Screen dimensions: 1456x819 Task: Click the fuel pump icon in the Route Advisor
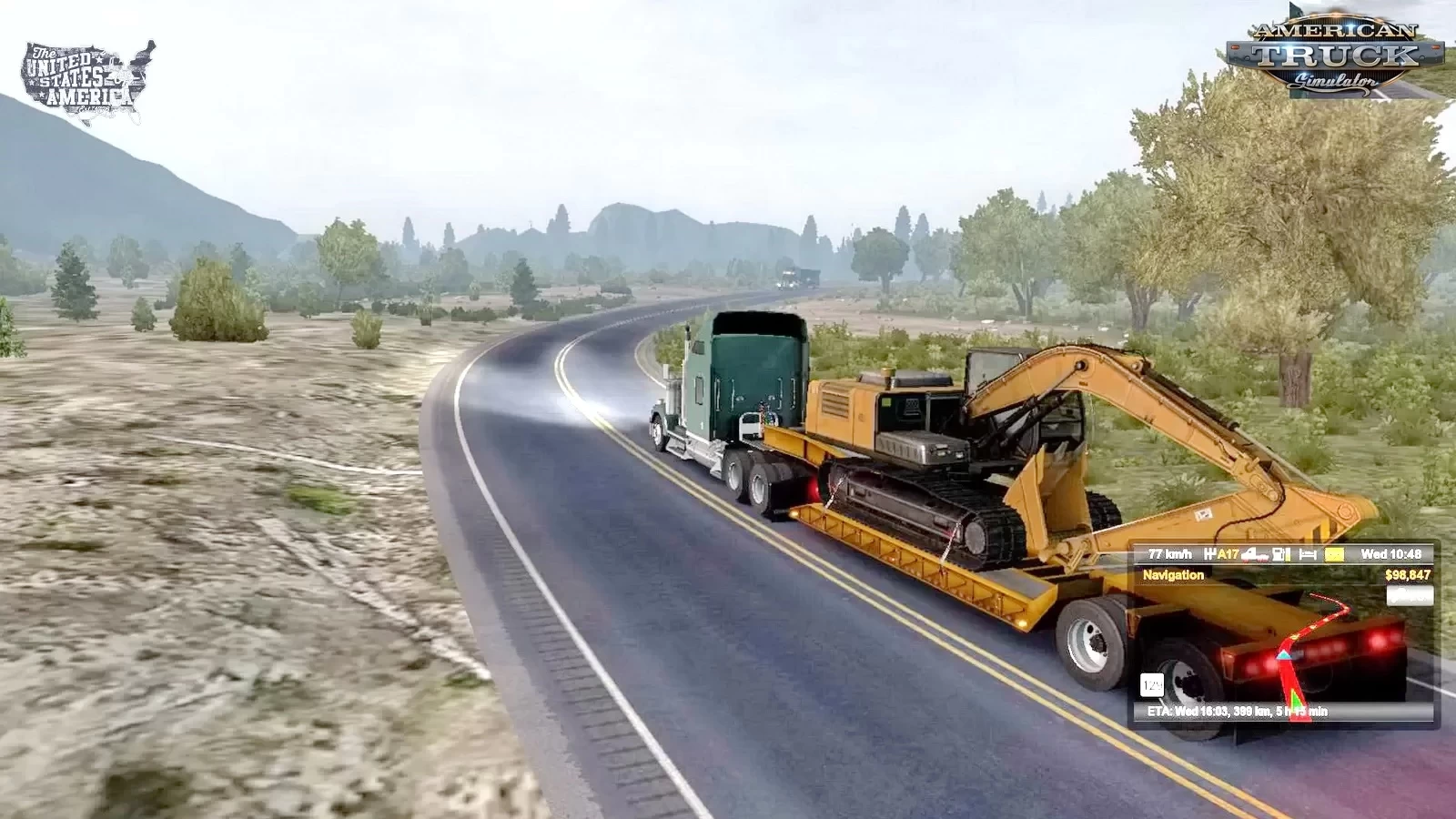[1280, 555]
